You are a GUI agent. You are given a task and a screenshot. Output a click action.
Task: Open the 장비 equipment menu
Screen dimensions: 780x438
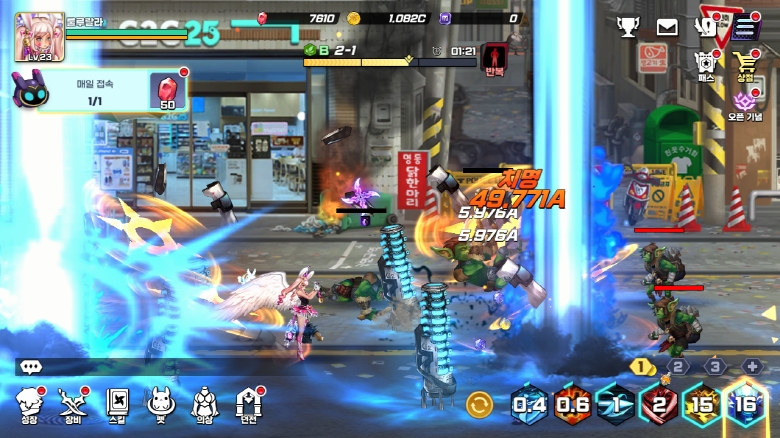click(74, 404)
